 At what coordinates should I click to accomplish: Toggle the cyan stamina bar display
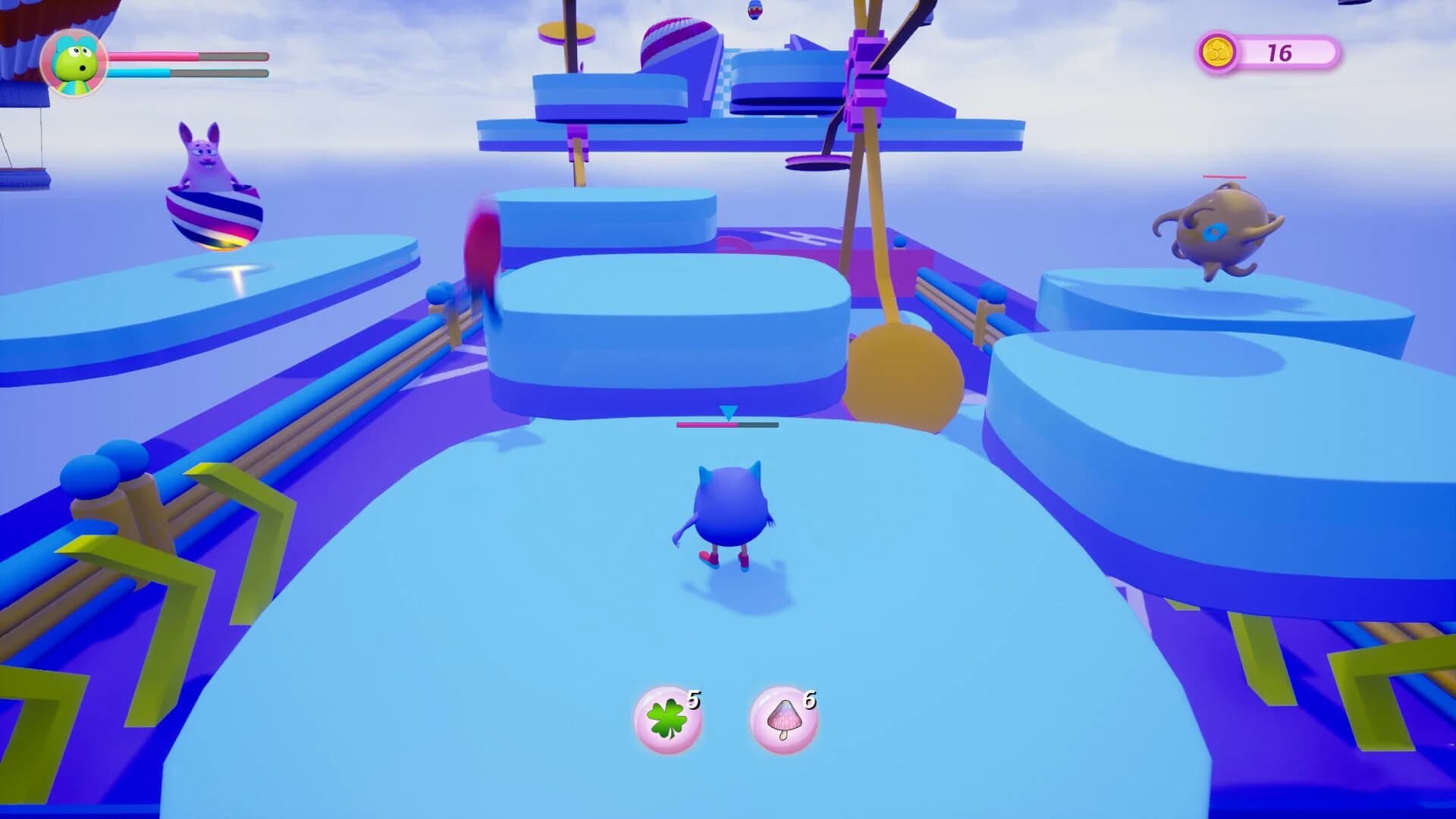(190, 73)
